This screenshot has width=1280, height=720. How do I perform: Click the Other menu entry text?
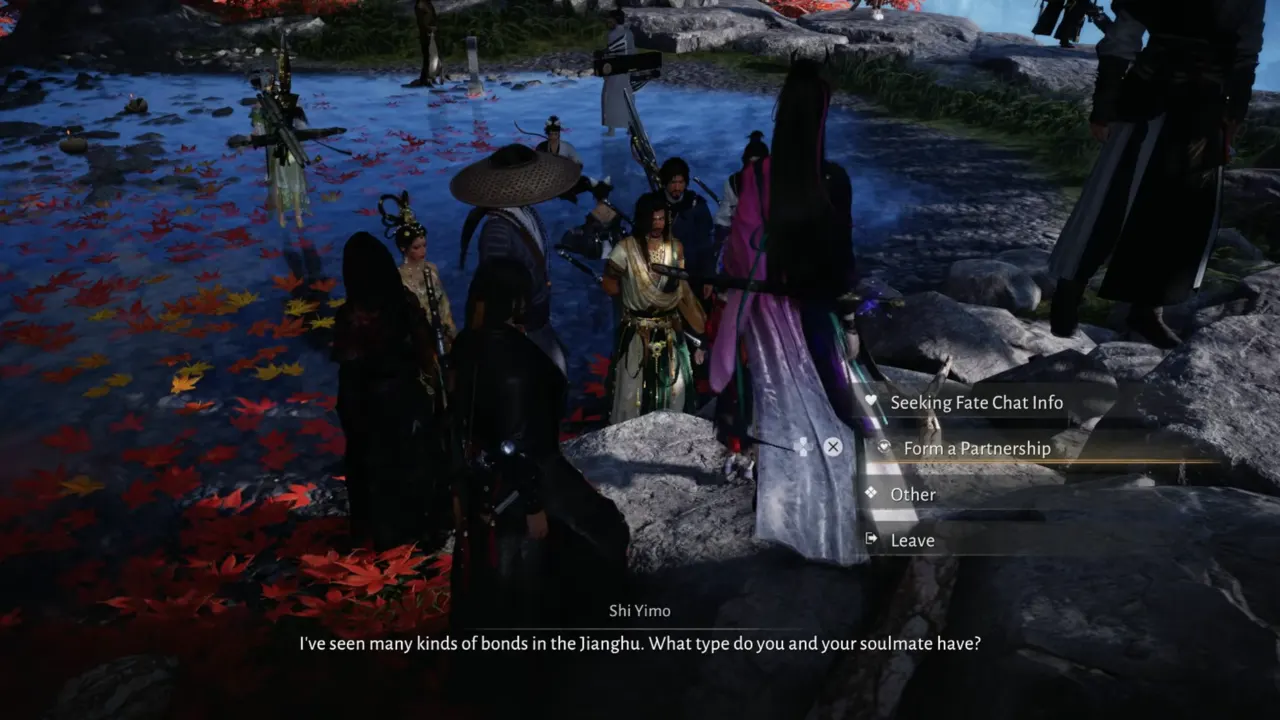pos(913,494)
